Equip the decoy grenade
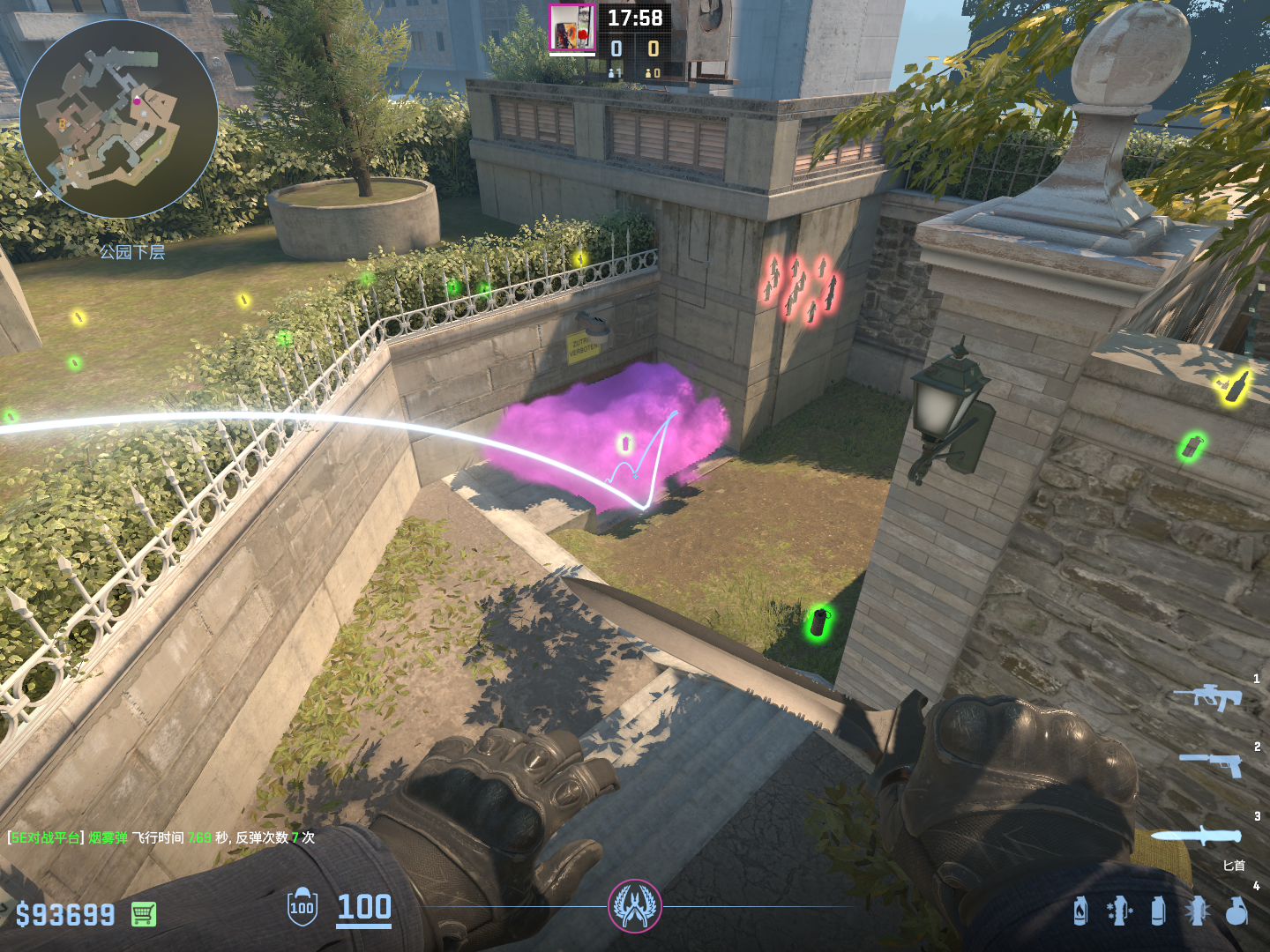 (1118, 911)
